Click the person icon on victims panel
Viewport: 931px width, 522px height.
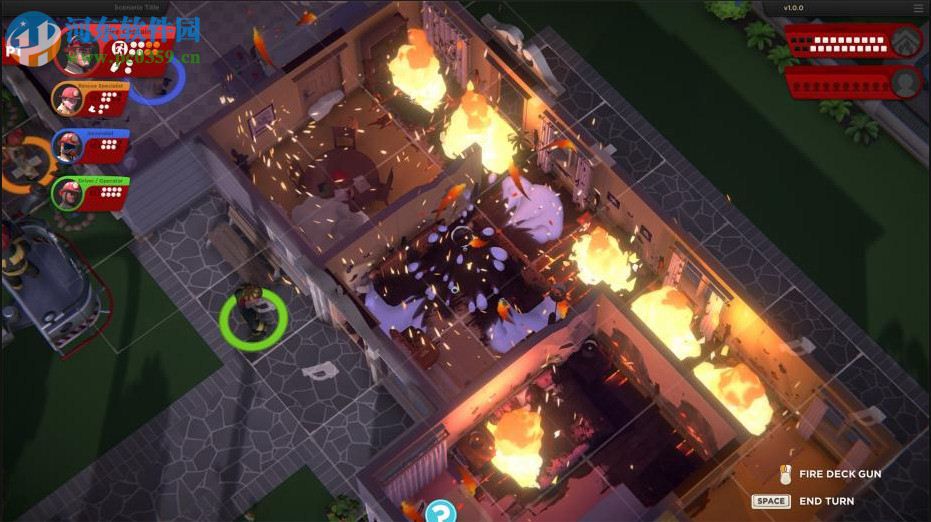click(906, 81)
